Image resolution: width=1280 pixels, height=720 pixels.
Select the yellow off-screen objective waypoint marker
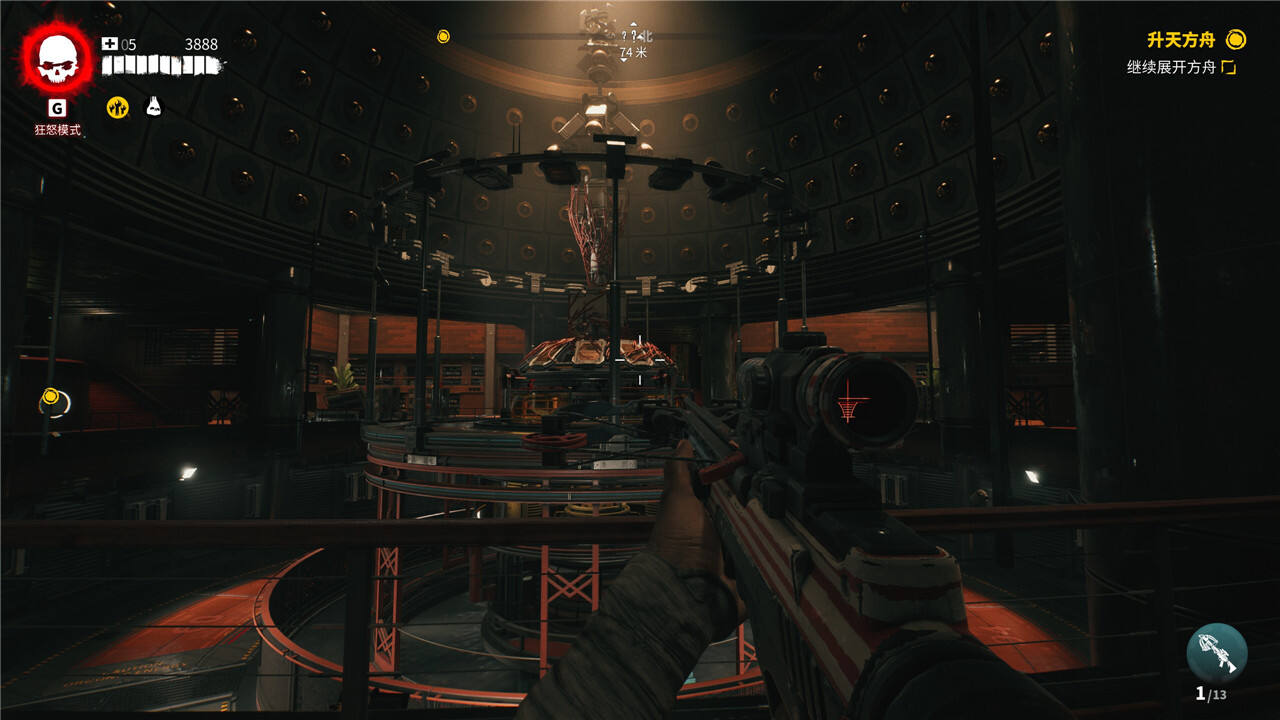point(50,399)
